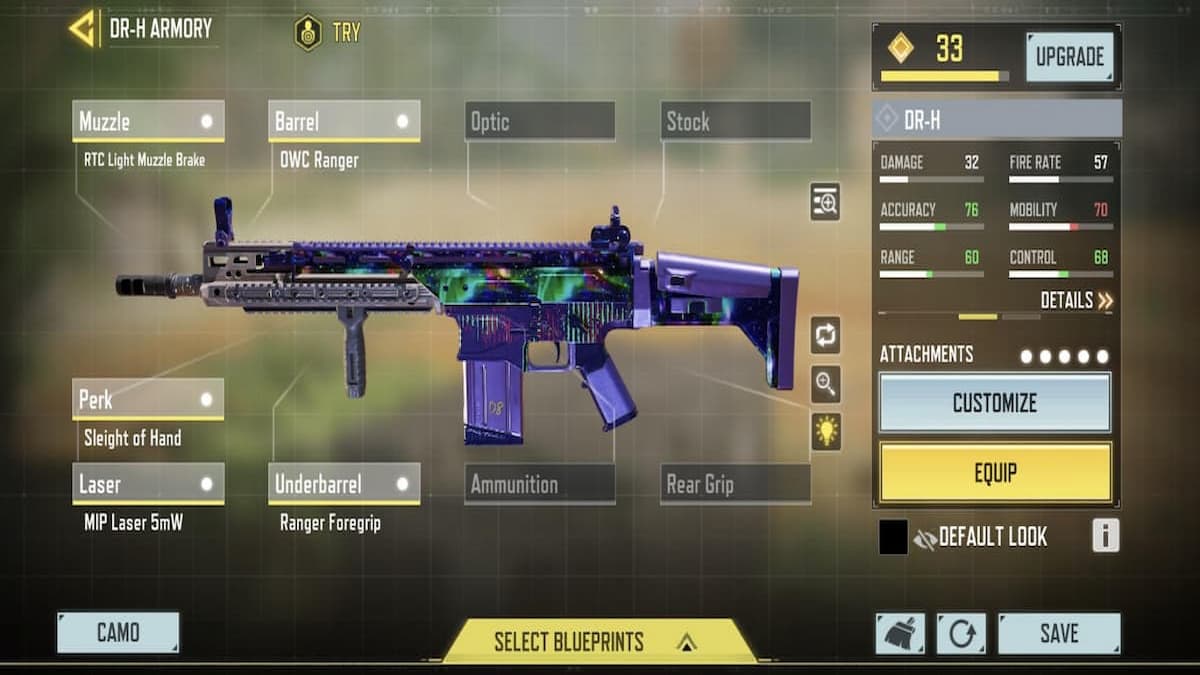Image resolution: width=1200 pixels, height=675 pixels.
Task: Go back from DR-H Armory
Action: pyautogui.click(x=82, y=29)
